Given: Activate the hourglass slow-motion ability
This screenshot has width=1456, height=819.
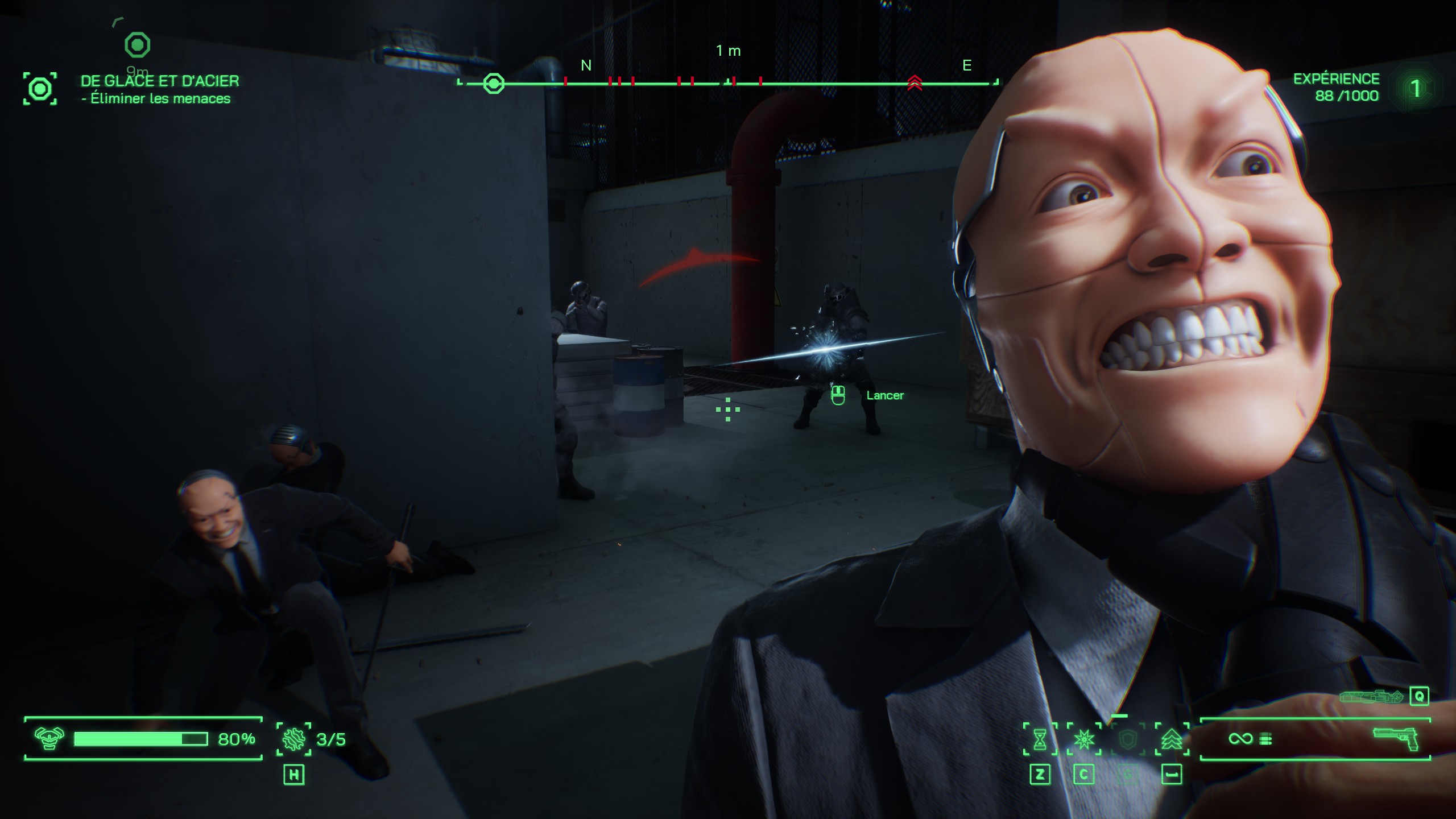Looking at the screenshot, I should (1040, 739).
